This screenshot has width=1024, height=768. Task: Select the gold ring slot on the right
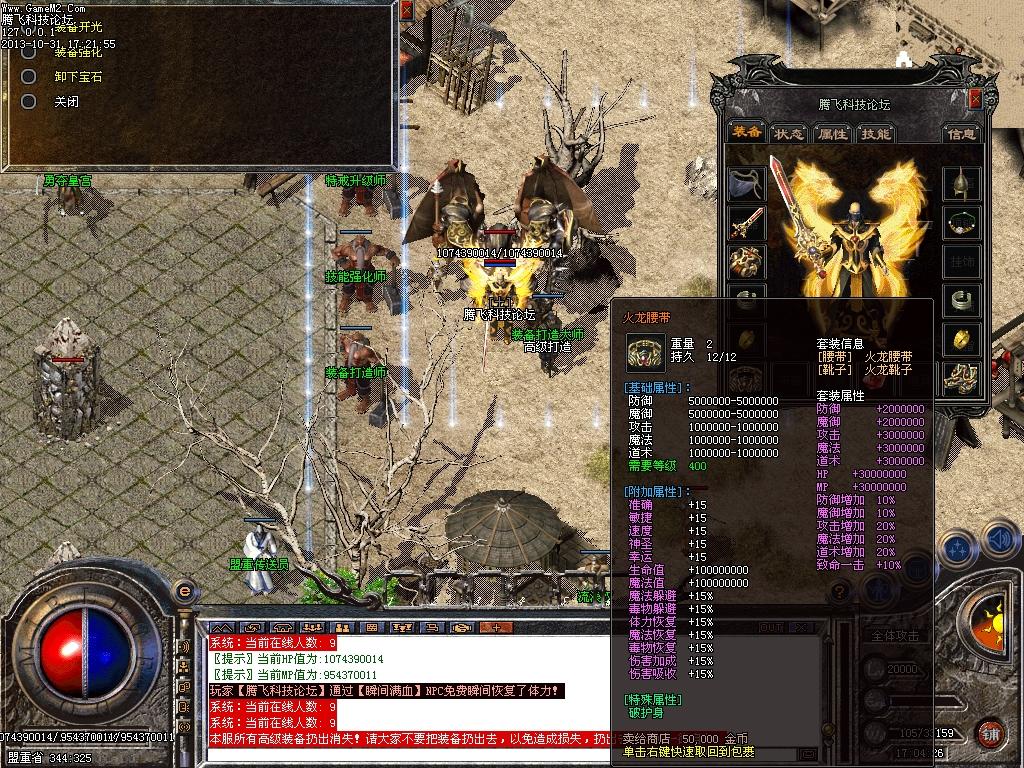962,338
